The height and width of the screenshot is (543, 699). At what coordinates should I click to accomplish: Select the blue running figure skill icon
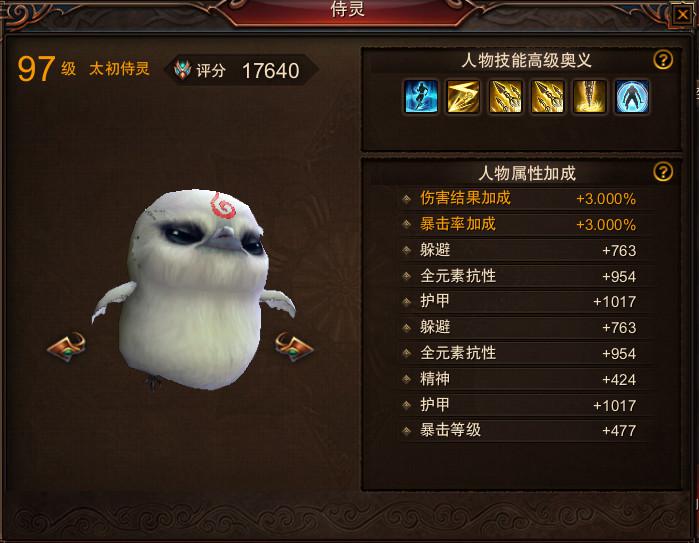[x=421, y=97]
